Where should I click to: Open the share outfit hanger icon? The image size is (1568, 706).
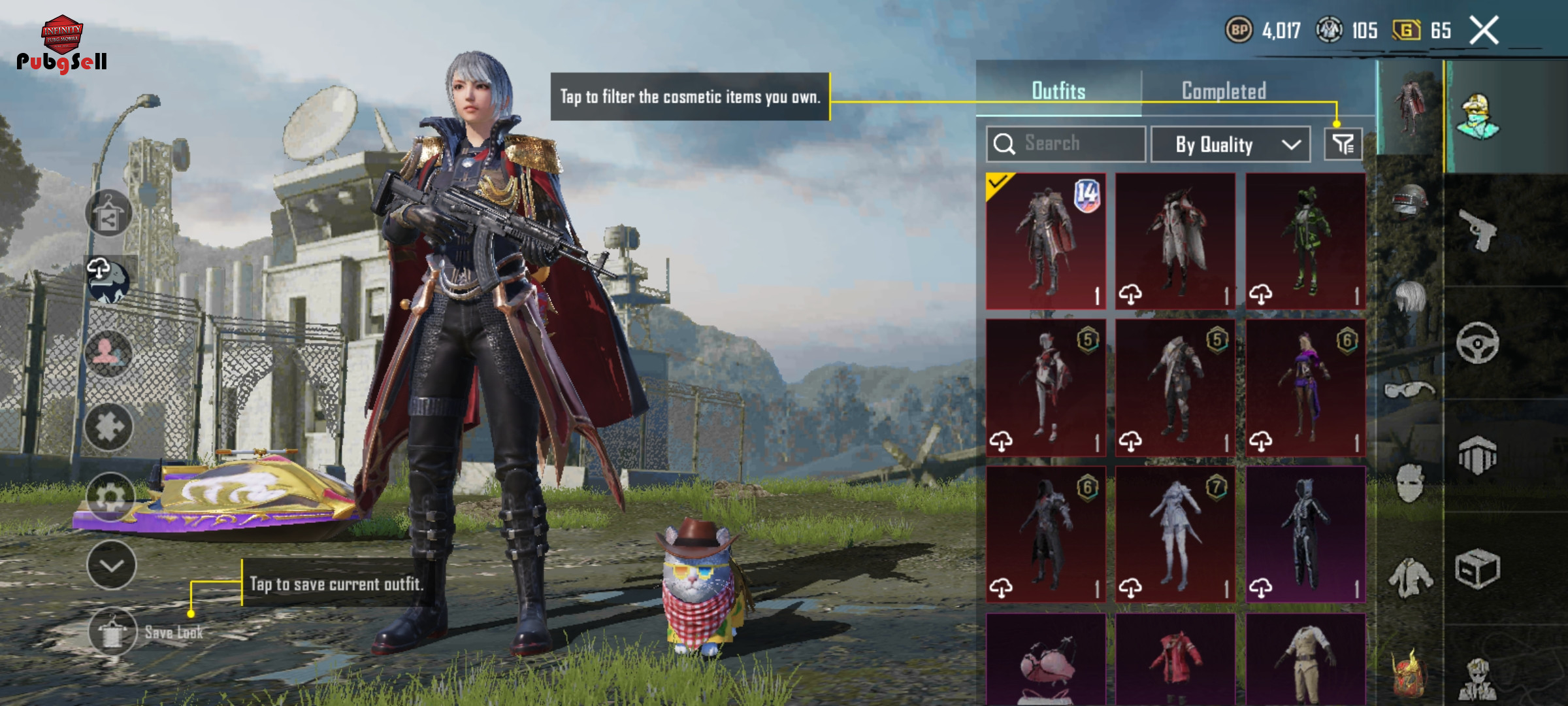pyautogui.click(x=108, y=213)
